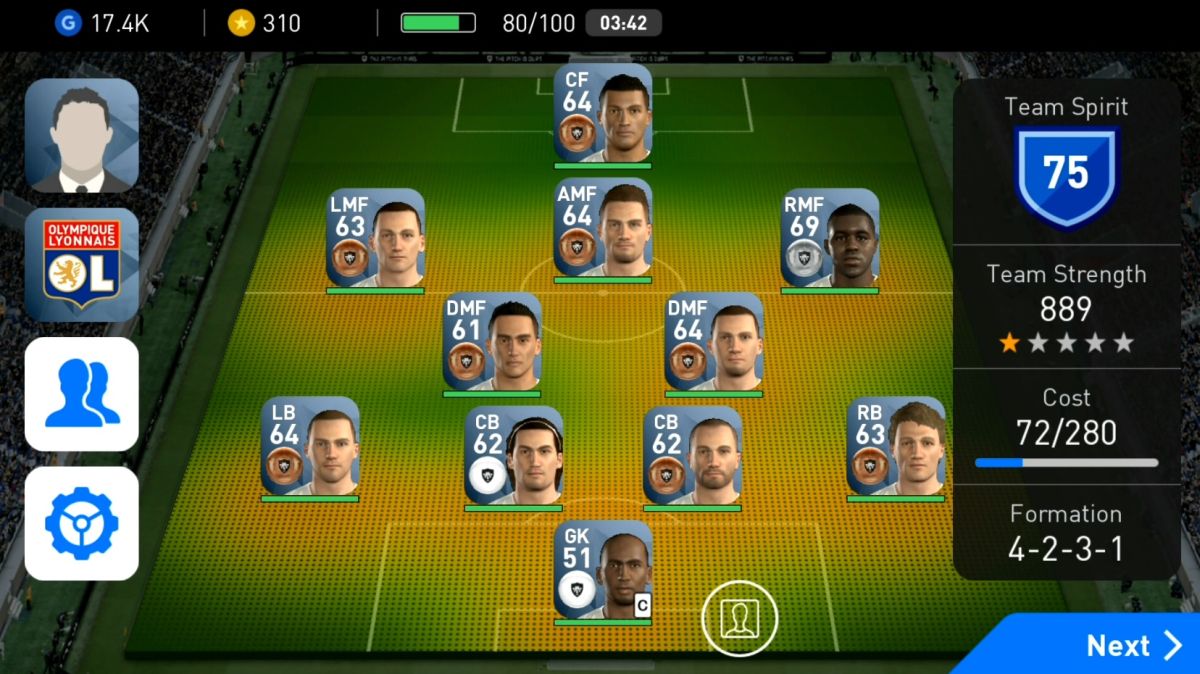The image size is (1200, 674).
Task: Tap the GP balance icon
Action: 67,23
